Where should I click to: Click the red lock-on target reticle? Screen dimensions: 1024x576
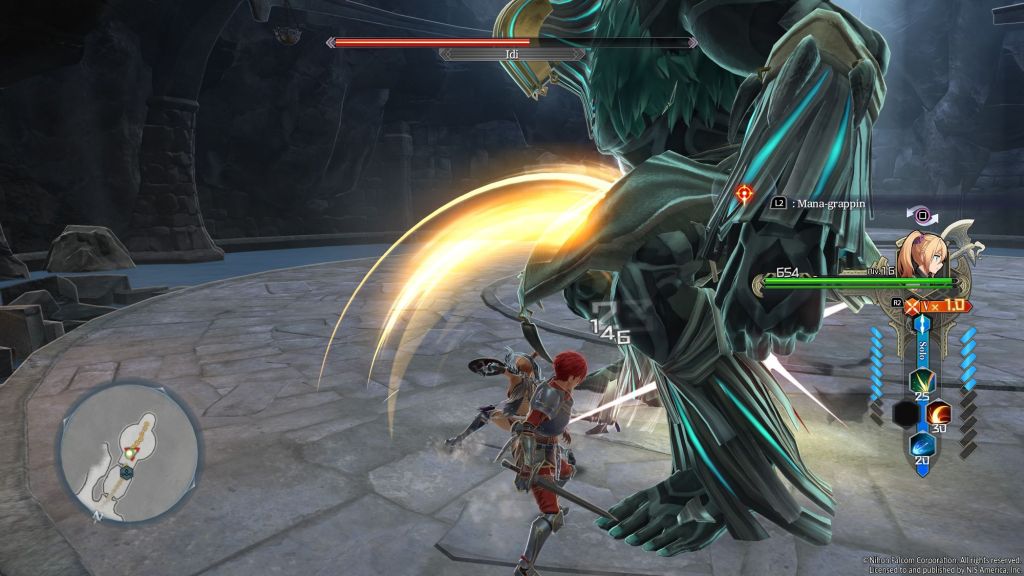(744, 193)
